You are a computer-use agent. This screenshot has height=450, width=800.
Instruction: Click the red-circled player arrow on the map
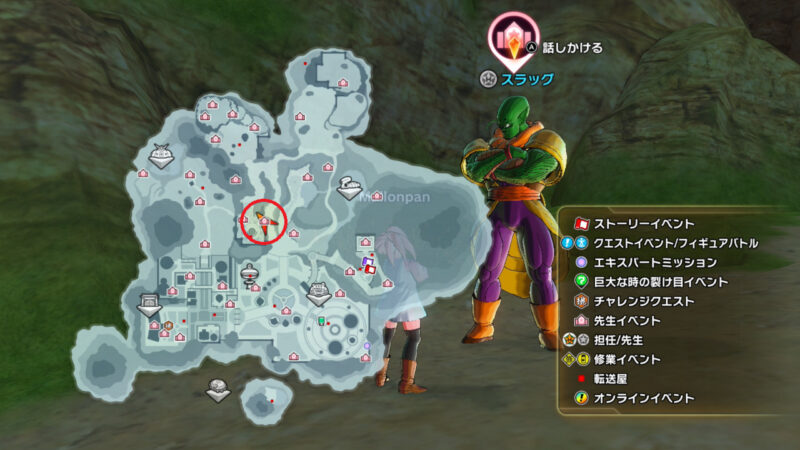click(263, 220)
